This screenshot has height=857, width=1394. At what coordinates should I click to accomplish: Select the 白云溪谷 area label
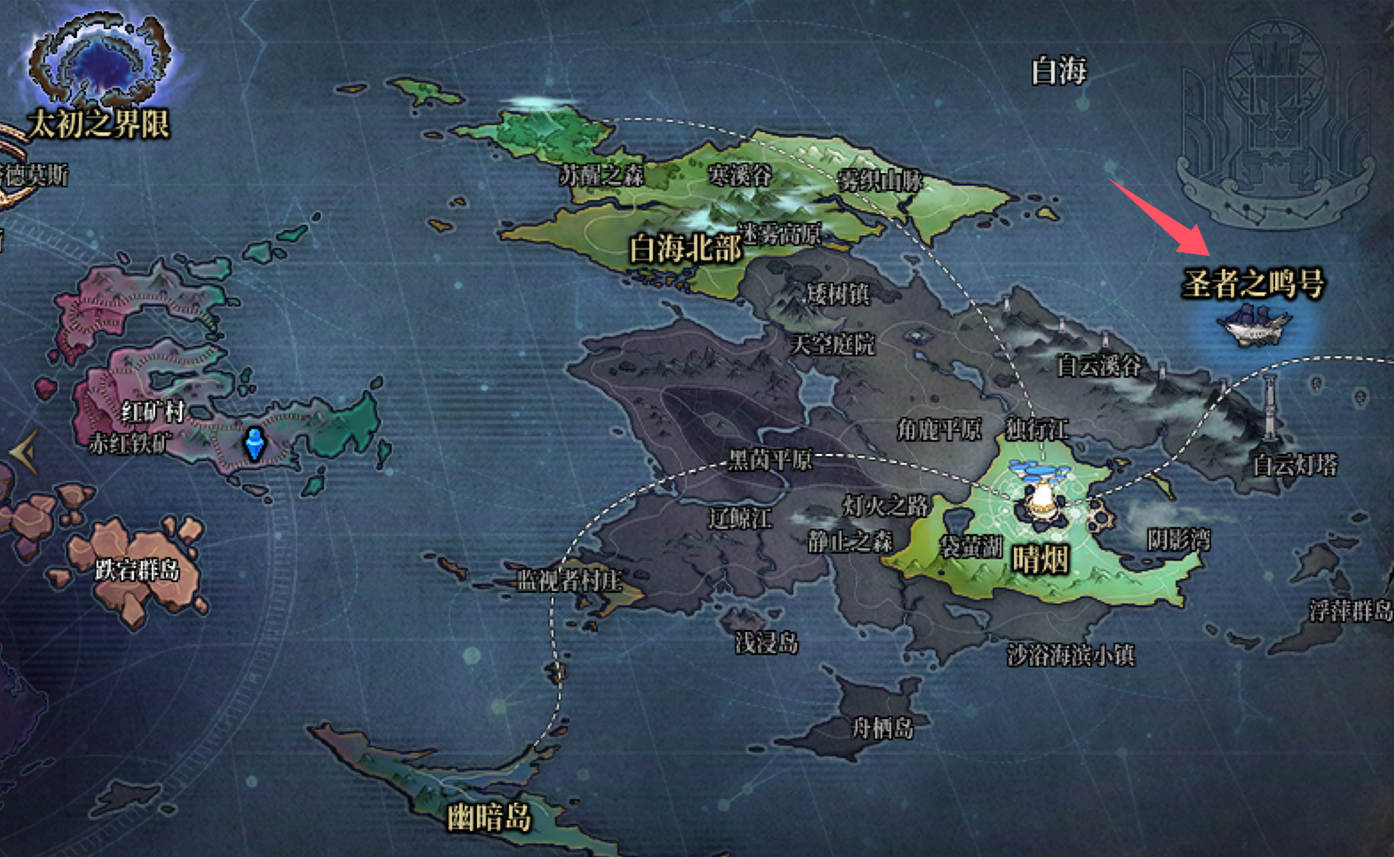(x=1099, y=366)
